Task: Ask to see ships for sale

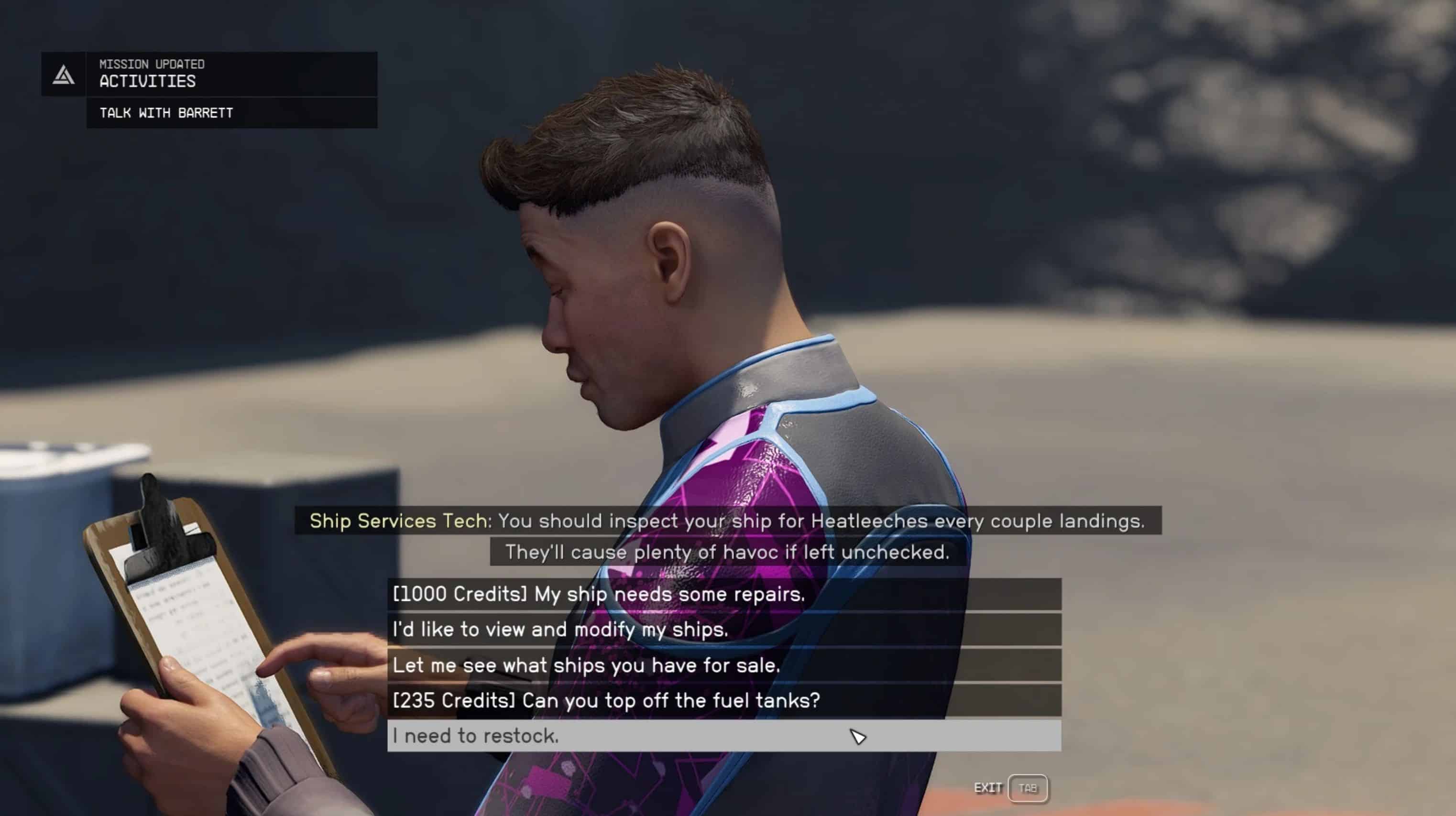Action: pos(723,665)
